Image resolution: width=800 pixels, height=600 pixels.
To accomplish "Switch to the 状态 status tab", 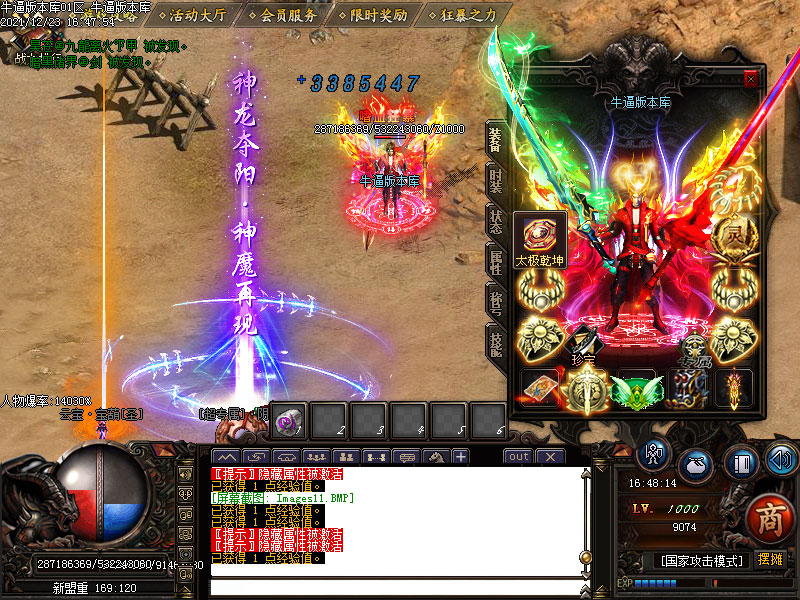I will 495,220.
